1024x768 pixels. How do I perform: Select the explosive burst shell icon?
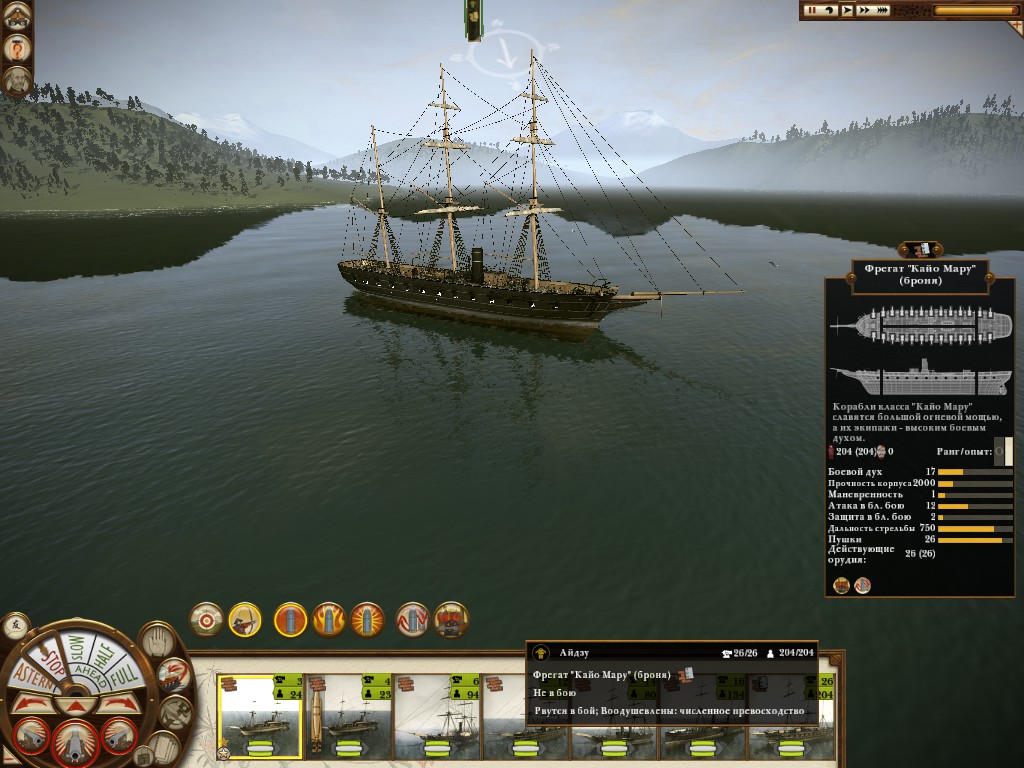click(x=367, y=620)
